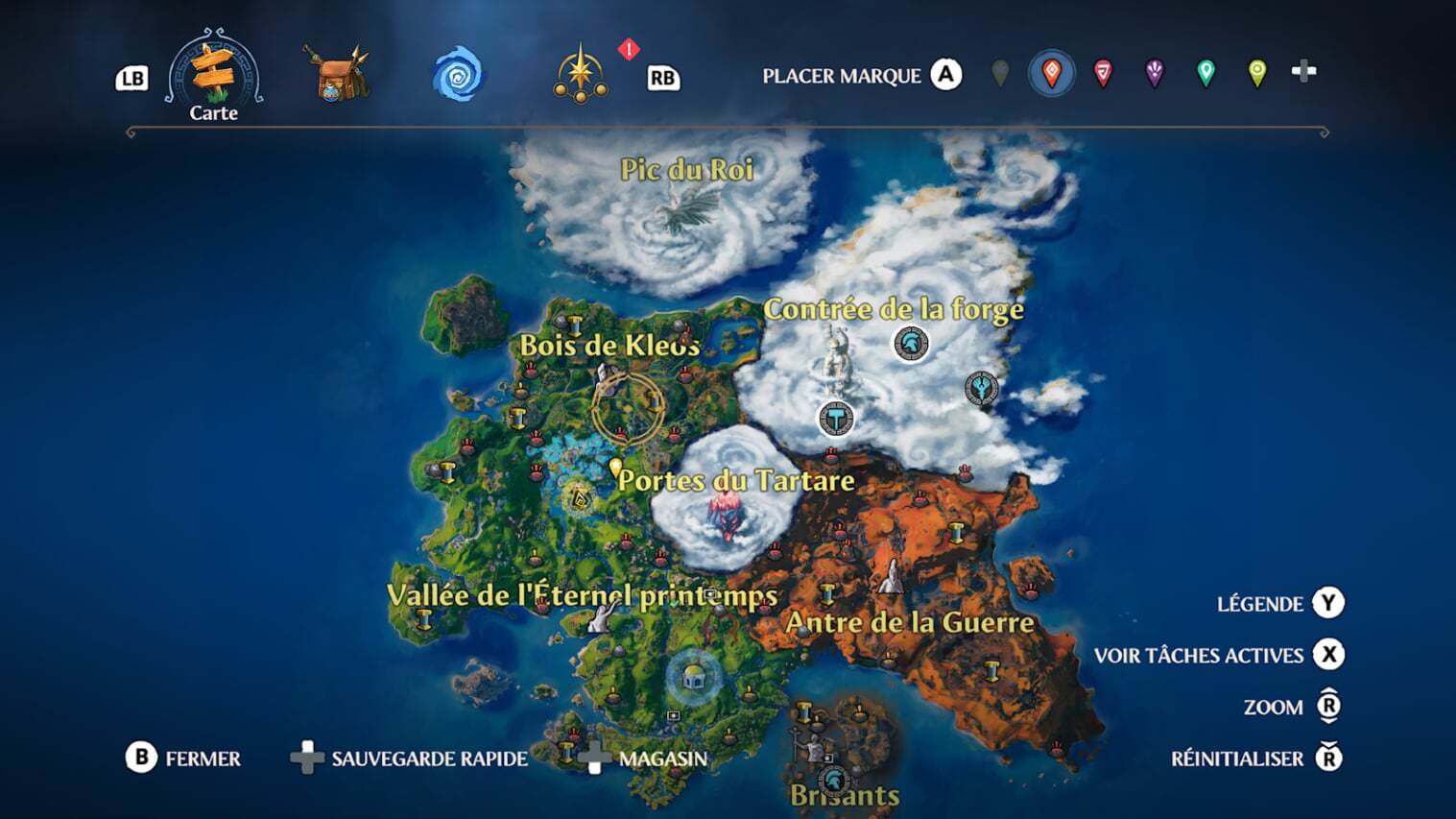
Task: Open the blue swirl tab
Action: click(458, 75)
